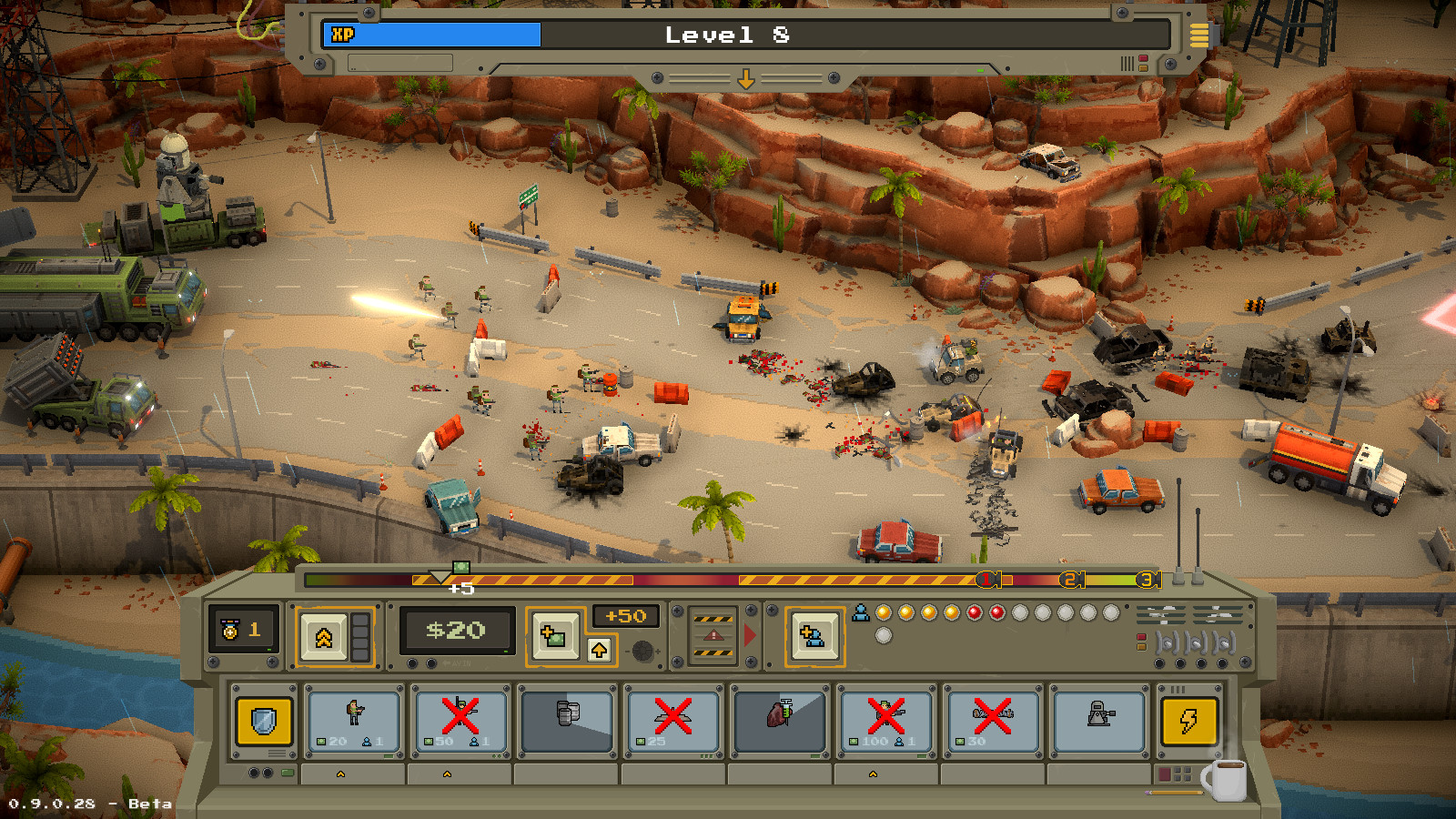Turn the circular dial beside the income panel
Viewport: 1456px width, 819px height.
click(645, 652)
